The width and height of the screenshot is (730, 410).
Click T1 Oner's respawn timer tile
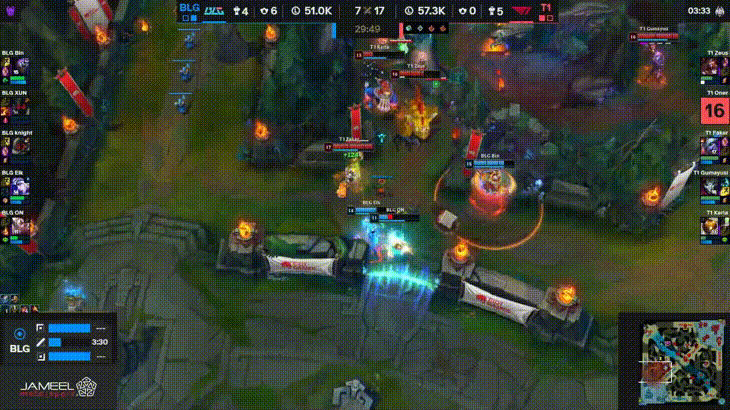[715, 108]
